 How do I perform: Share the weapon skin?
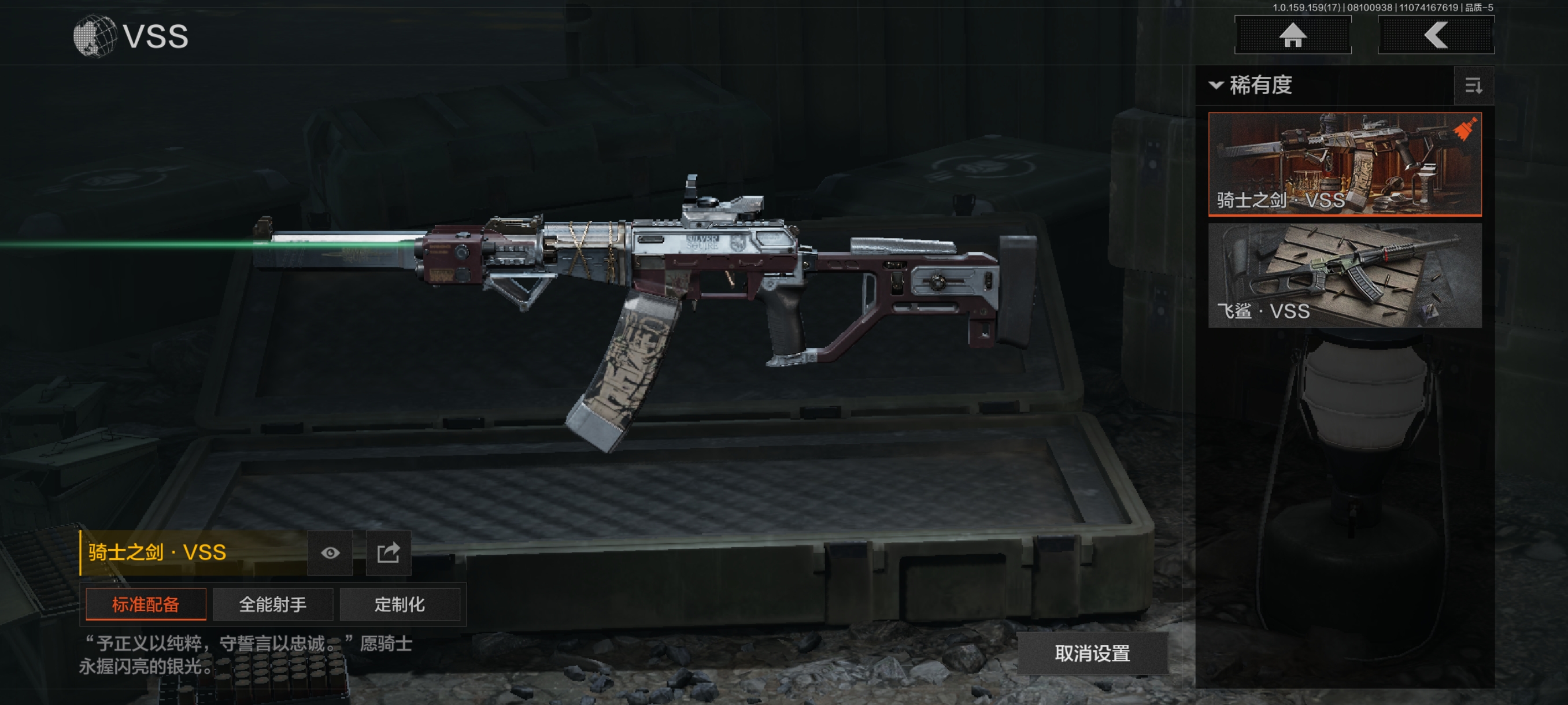coord(388,552)
